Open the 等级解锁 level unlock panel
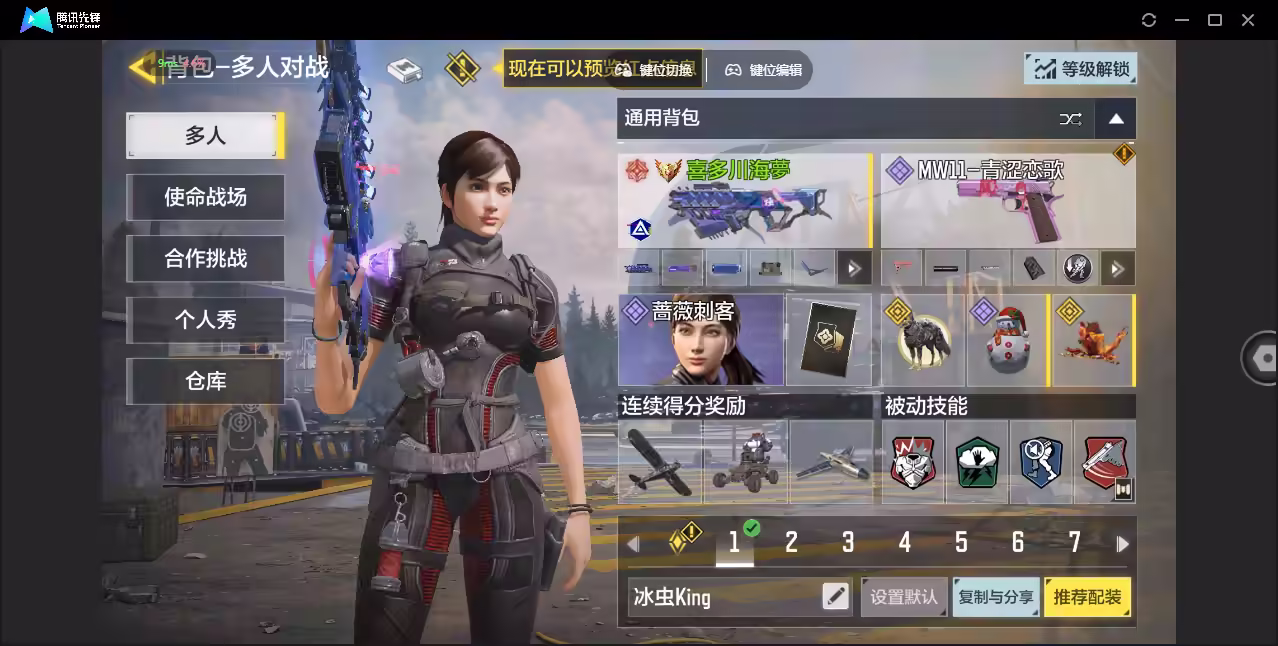1278x646 pixels. point(1080,69)
